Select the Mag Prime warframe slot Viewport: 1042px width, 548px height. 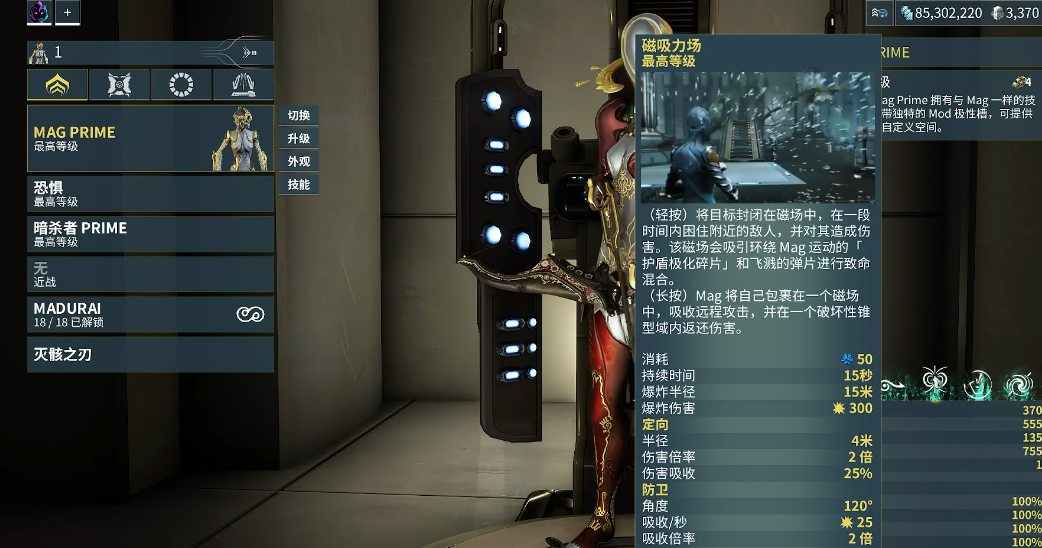click(x=150, y=138)
